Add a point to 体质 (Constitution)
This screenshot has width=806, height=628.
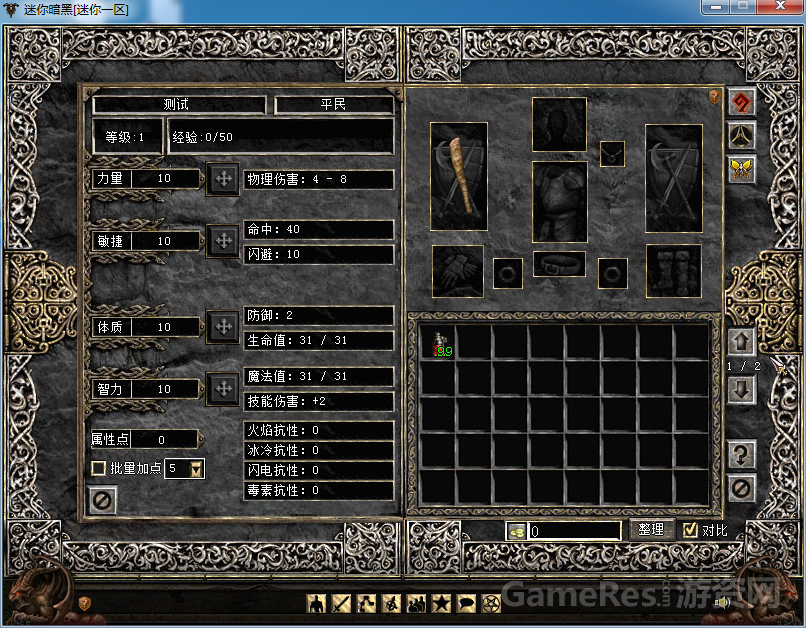coord(221,327)
